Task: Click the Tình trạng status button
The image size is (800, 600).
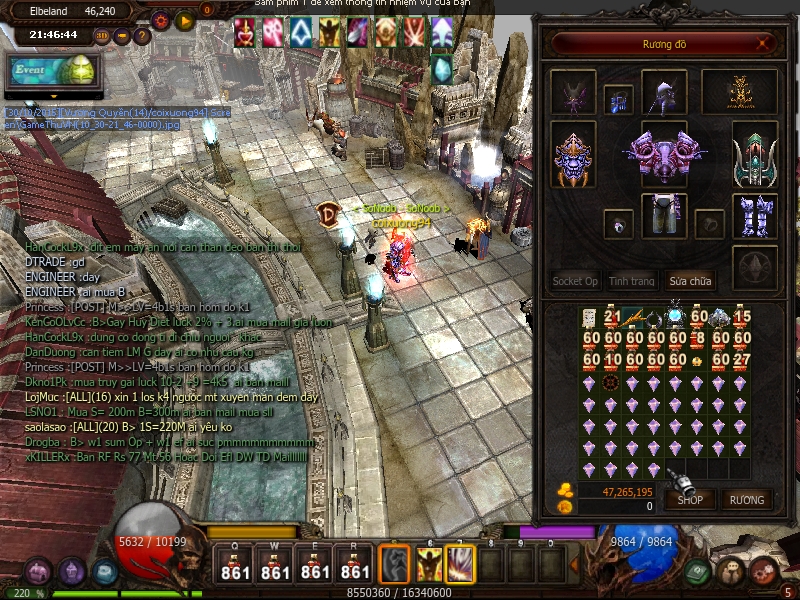Action: coord(632,281)
